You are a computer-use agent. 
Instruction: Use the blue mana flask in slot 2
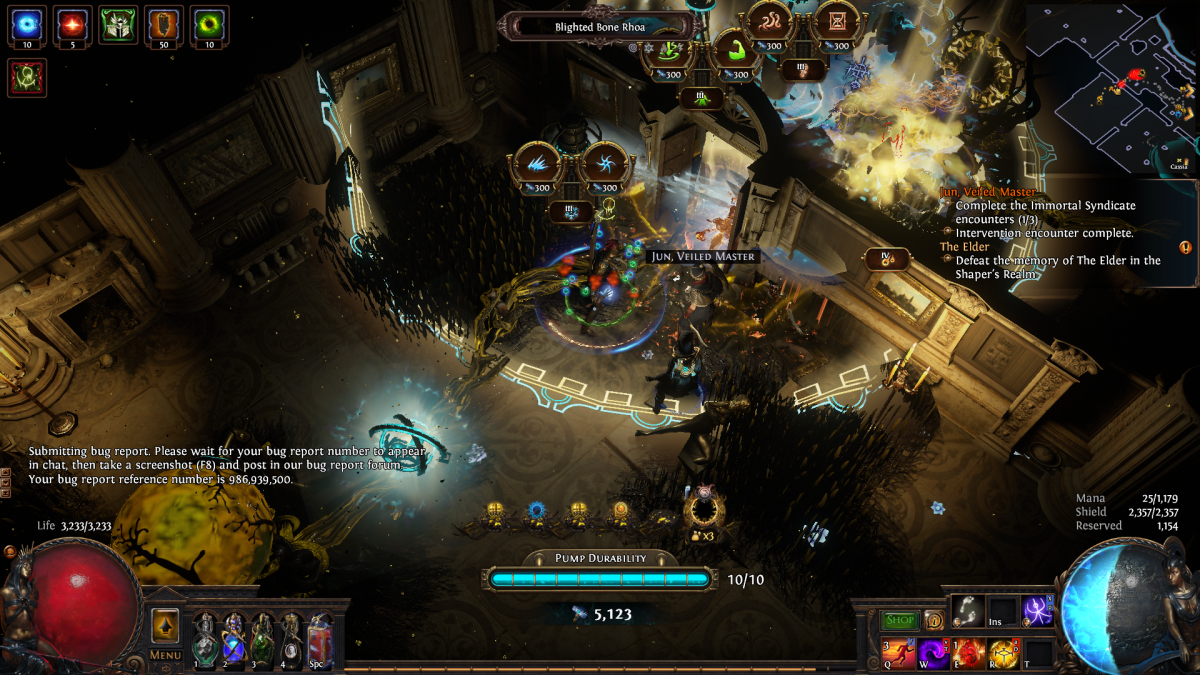point(234,638)
